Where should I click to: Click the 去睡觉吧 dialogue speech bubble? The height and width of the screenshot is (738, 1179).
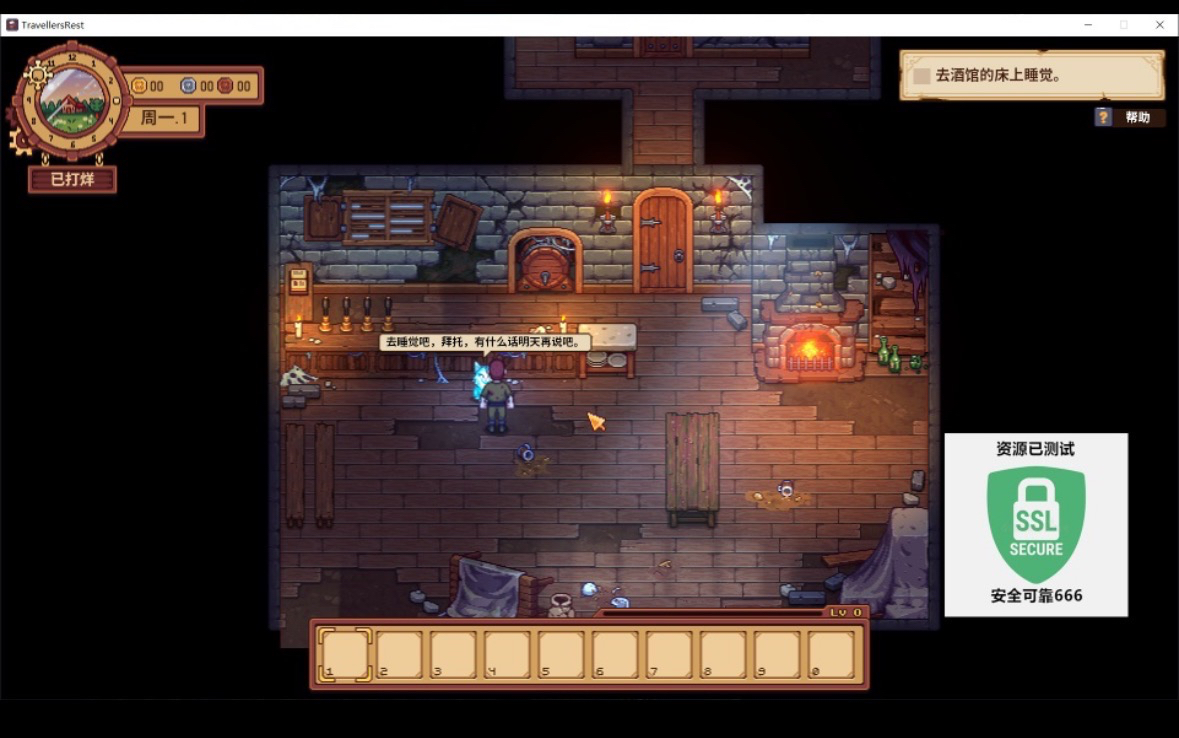484,342
